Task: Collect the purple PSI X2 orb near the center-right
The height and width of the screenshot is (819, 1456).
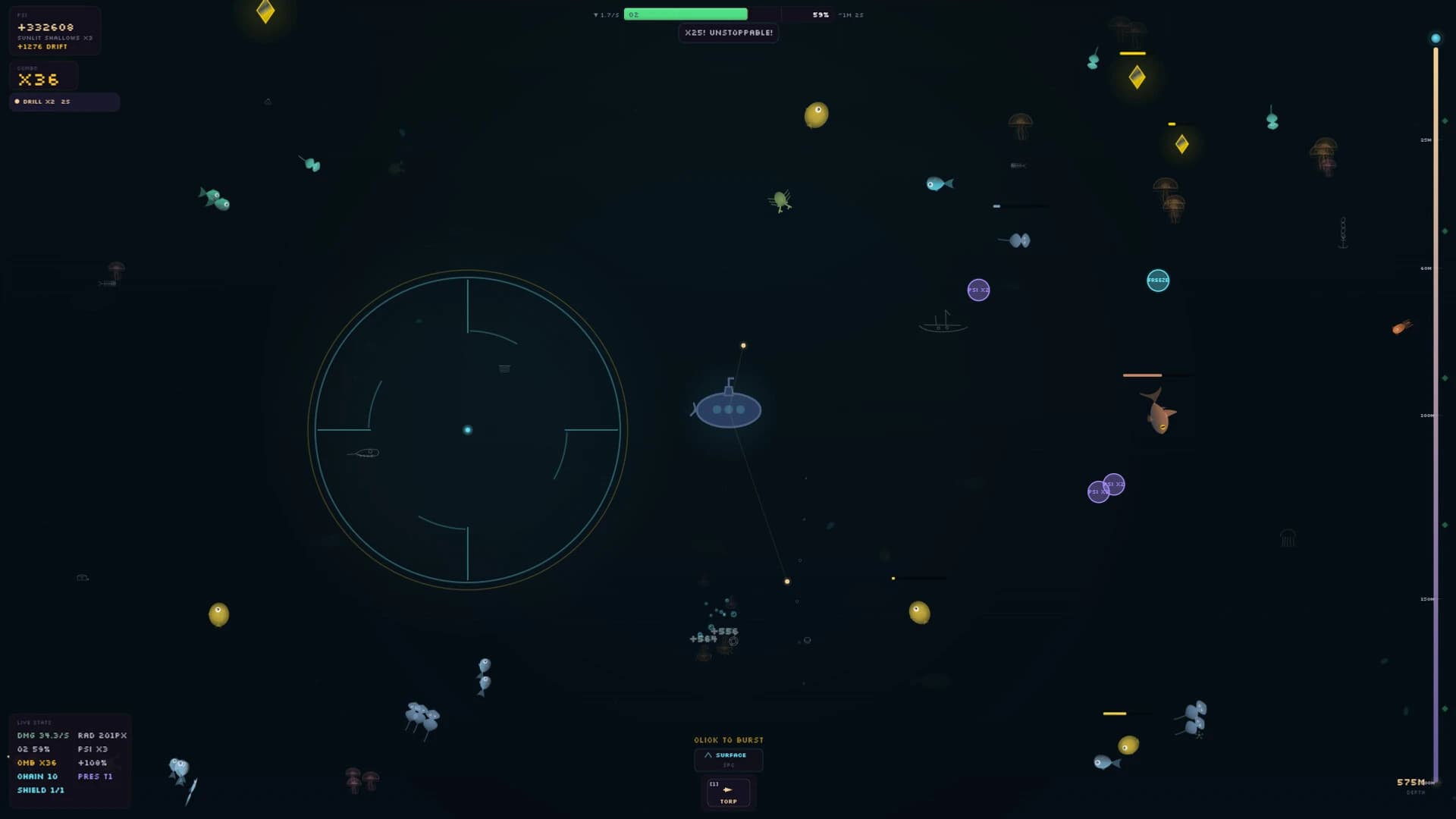Action: [979, 290]
